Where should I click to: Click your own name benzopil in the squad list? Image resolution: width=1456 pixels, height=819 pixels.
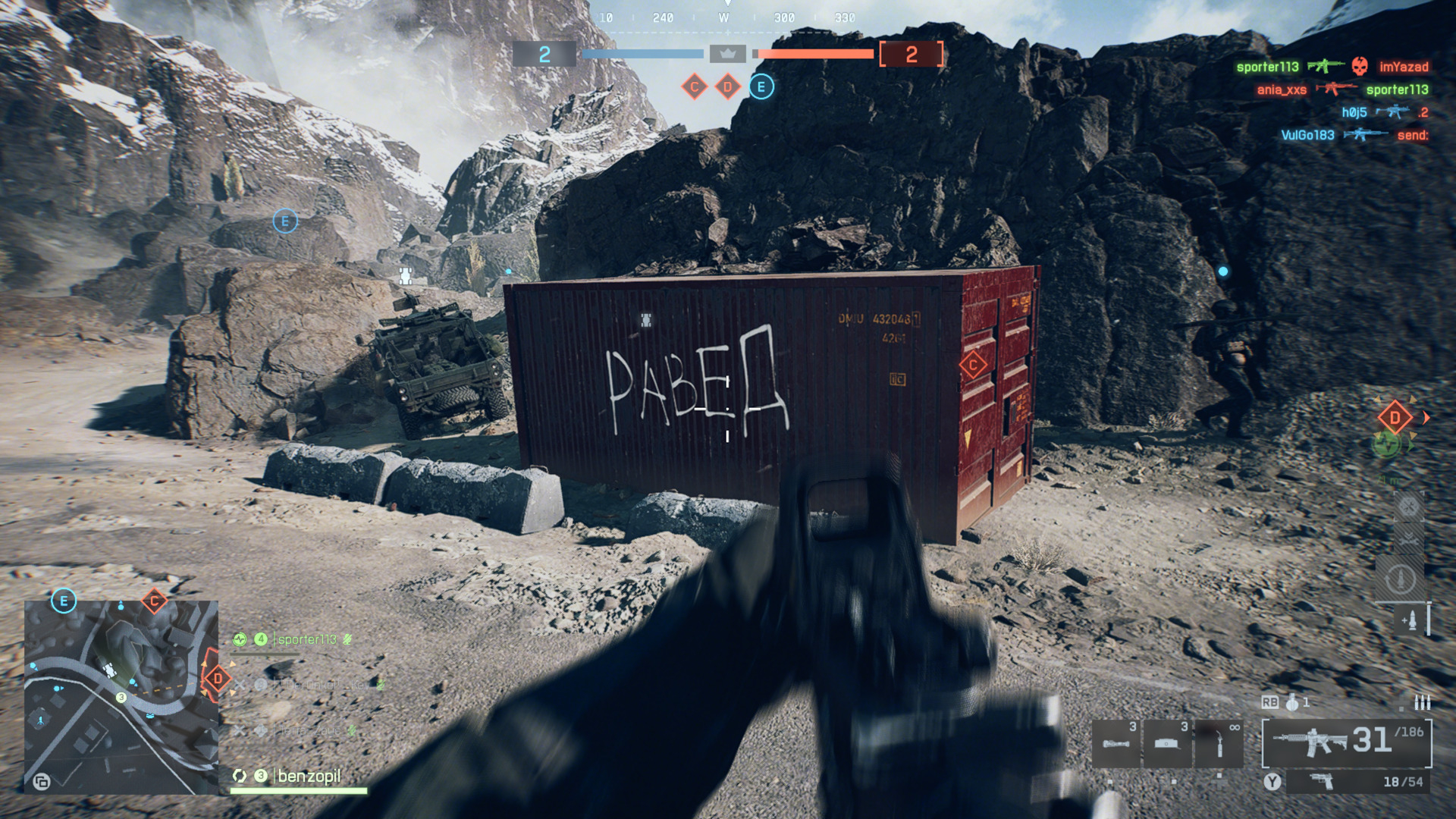309,776
